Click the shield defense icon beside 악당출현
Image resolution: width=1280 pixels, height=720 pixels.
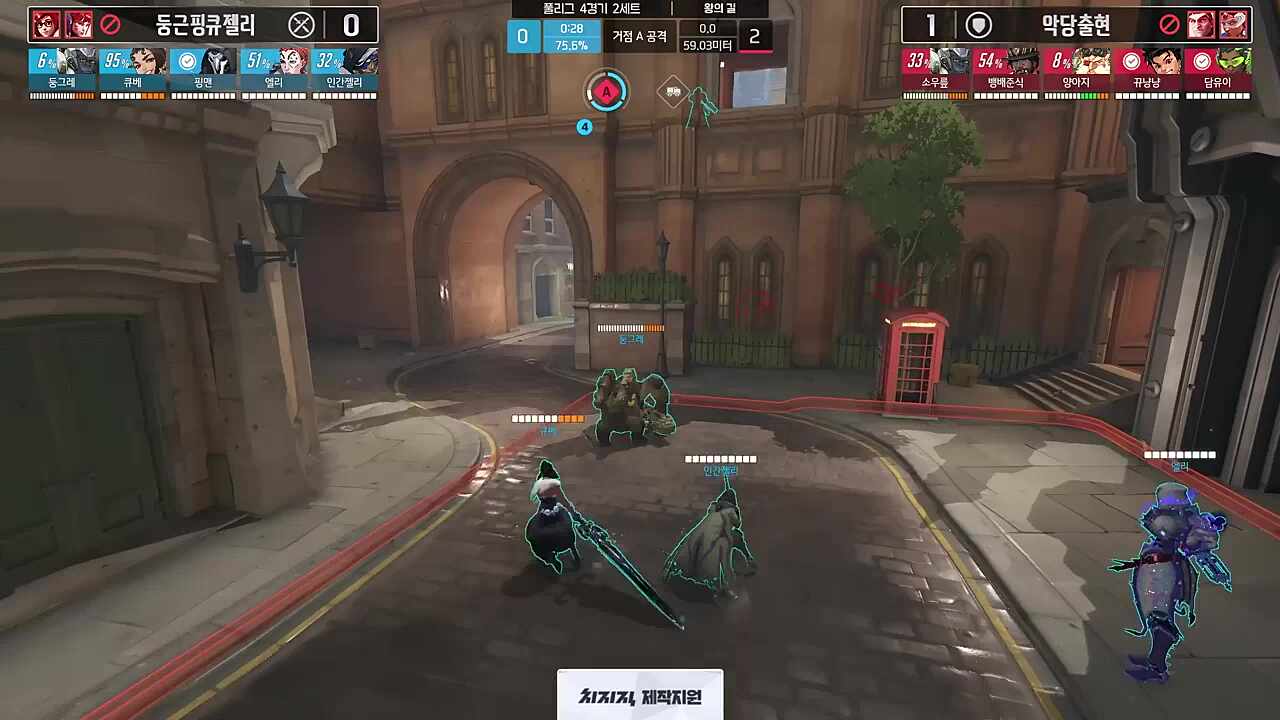[x=978, y=26]
